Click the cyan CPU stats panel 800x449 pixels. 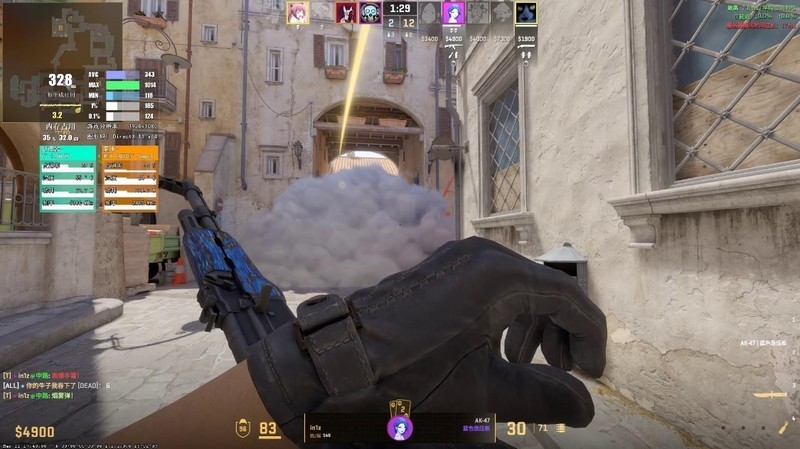click(68, 179)
